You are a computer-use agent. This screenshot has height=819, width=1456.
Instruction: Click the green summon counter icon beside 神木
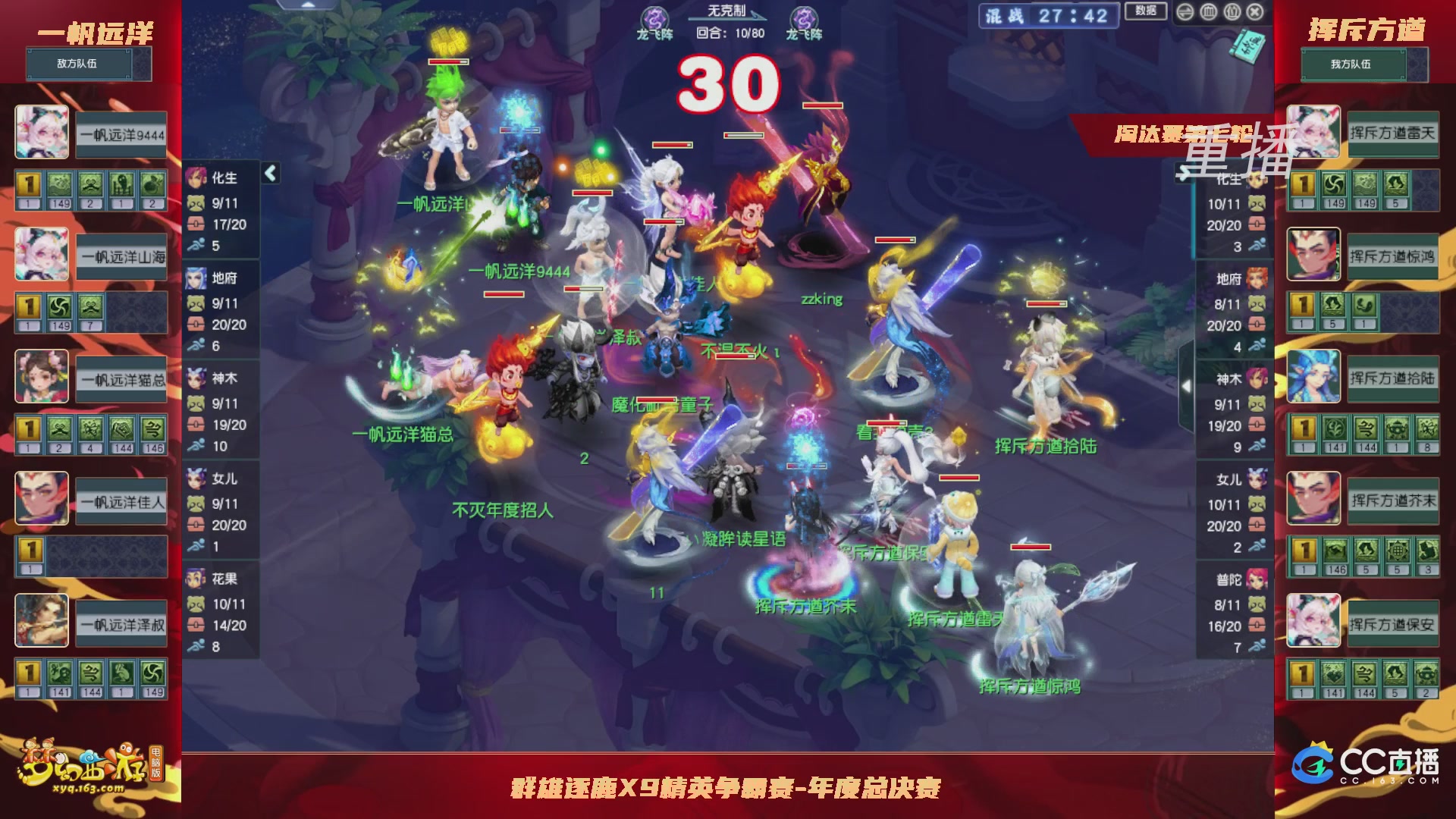point(196,404)
